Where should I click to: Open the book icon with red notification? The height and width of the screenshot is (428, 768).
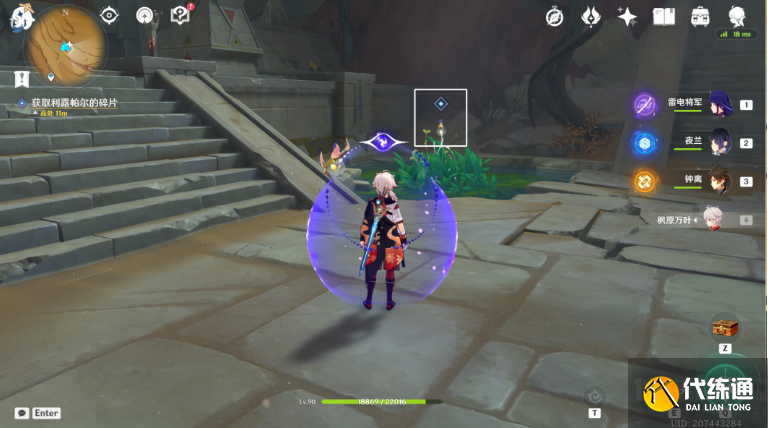[x=181, y=15]
